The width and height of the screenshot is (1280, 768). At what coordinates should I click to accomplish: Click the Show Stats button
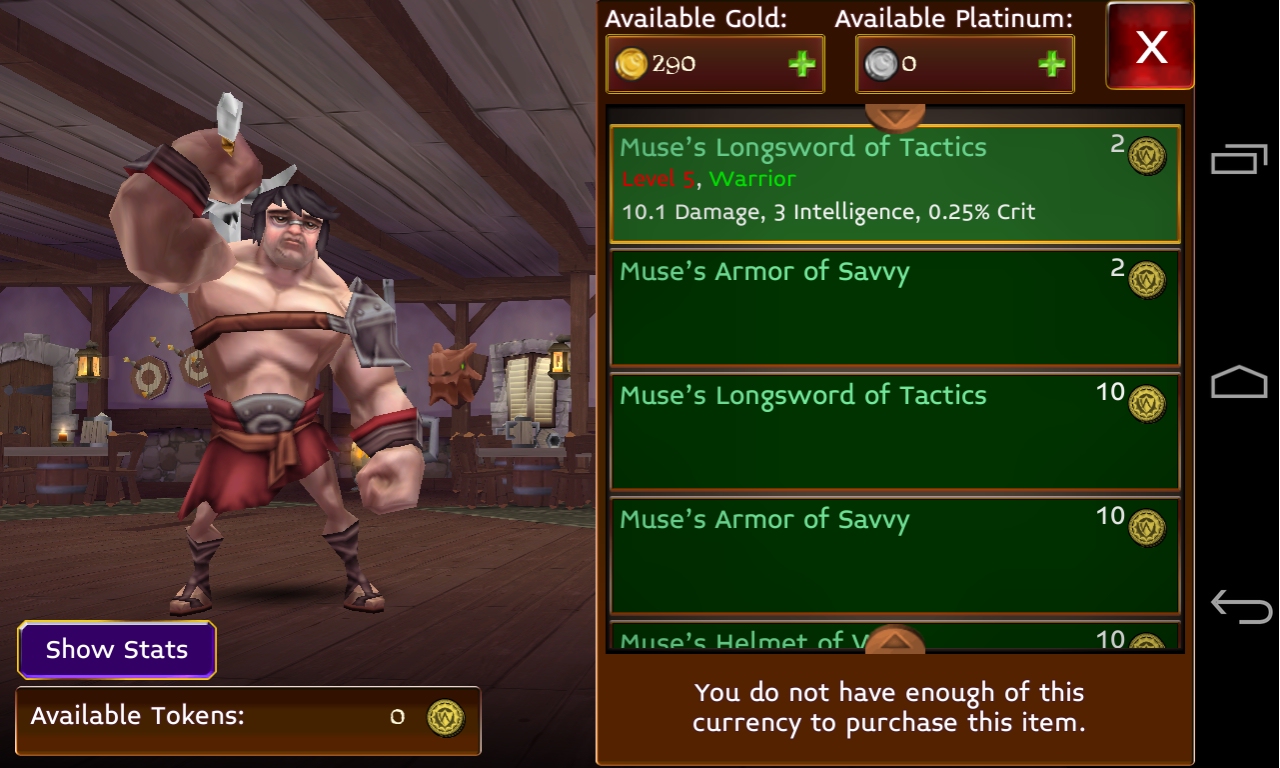(117, 650)
